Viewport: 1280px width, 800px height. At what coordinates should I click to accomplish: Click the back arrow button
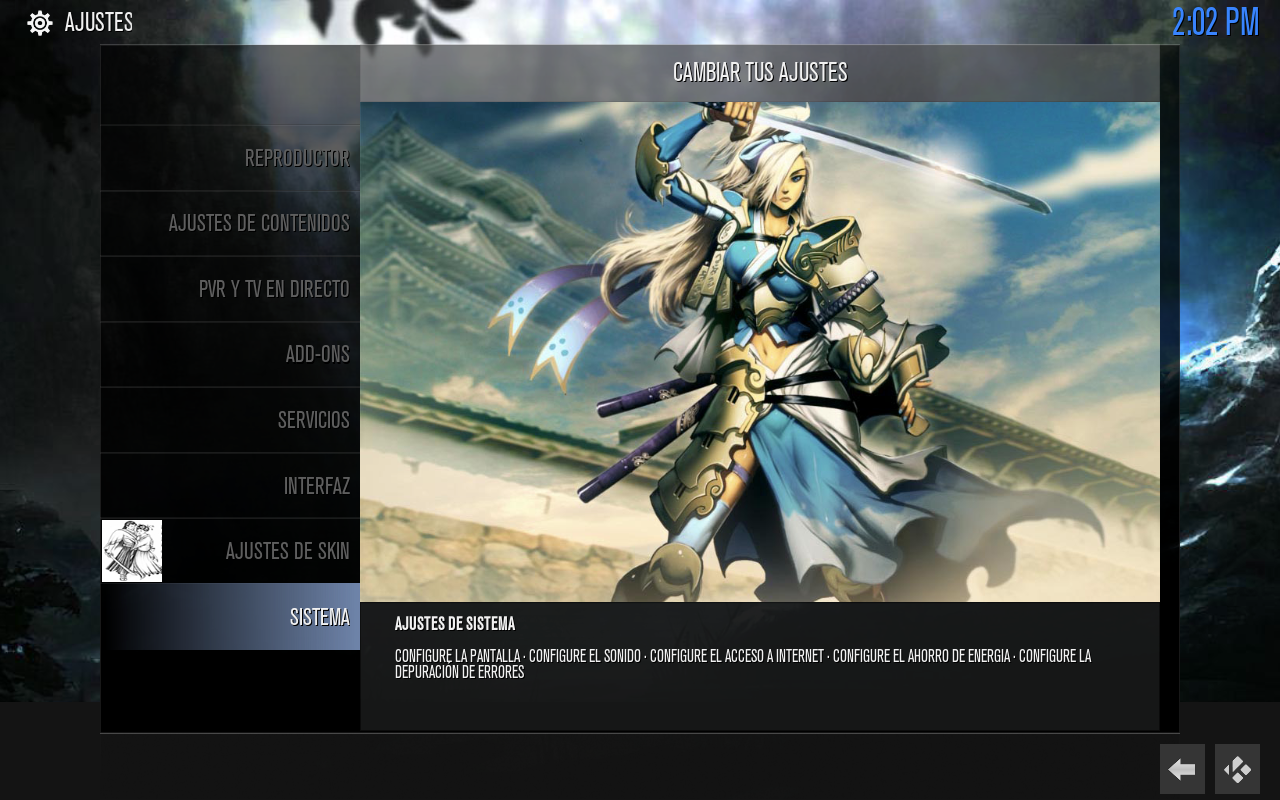(x=1182, y=769)
